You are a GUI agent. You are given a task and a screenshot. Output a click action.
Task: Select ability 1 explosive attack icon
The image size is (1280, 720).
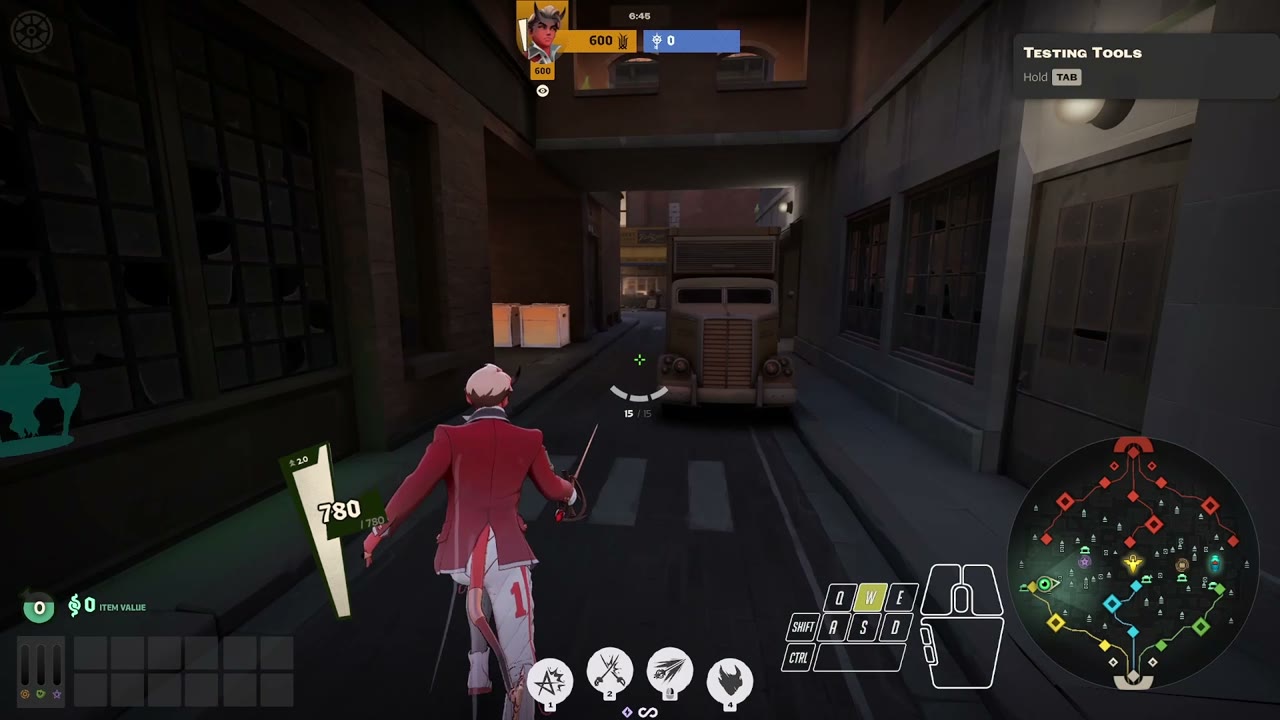tap(550, 676)
